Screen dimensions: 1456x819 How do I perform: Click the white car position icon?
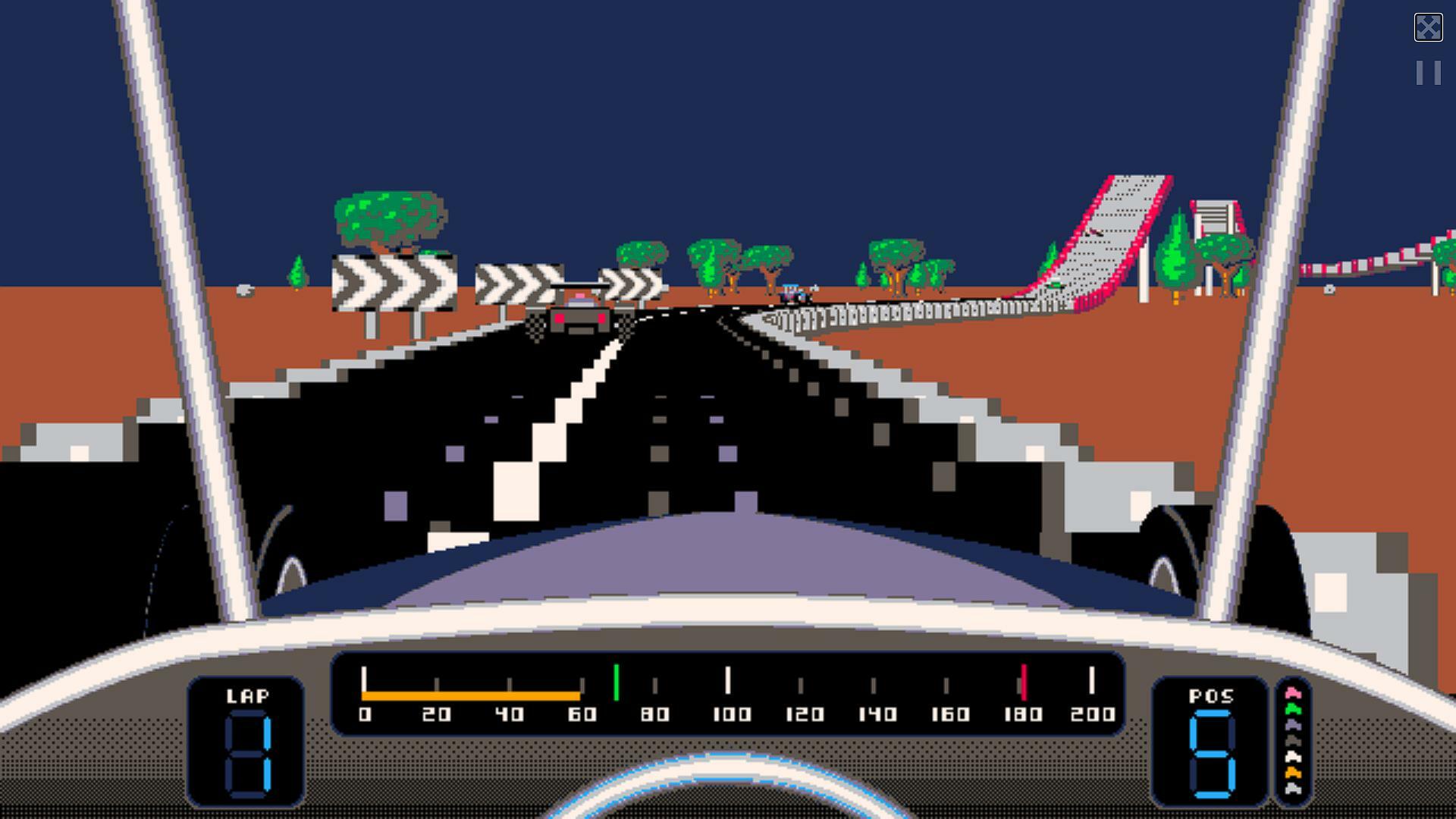click(x=1292, y=757)
